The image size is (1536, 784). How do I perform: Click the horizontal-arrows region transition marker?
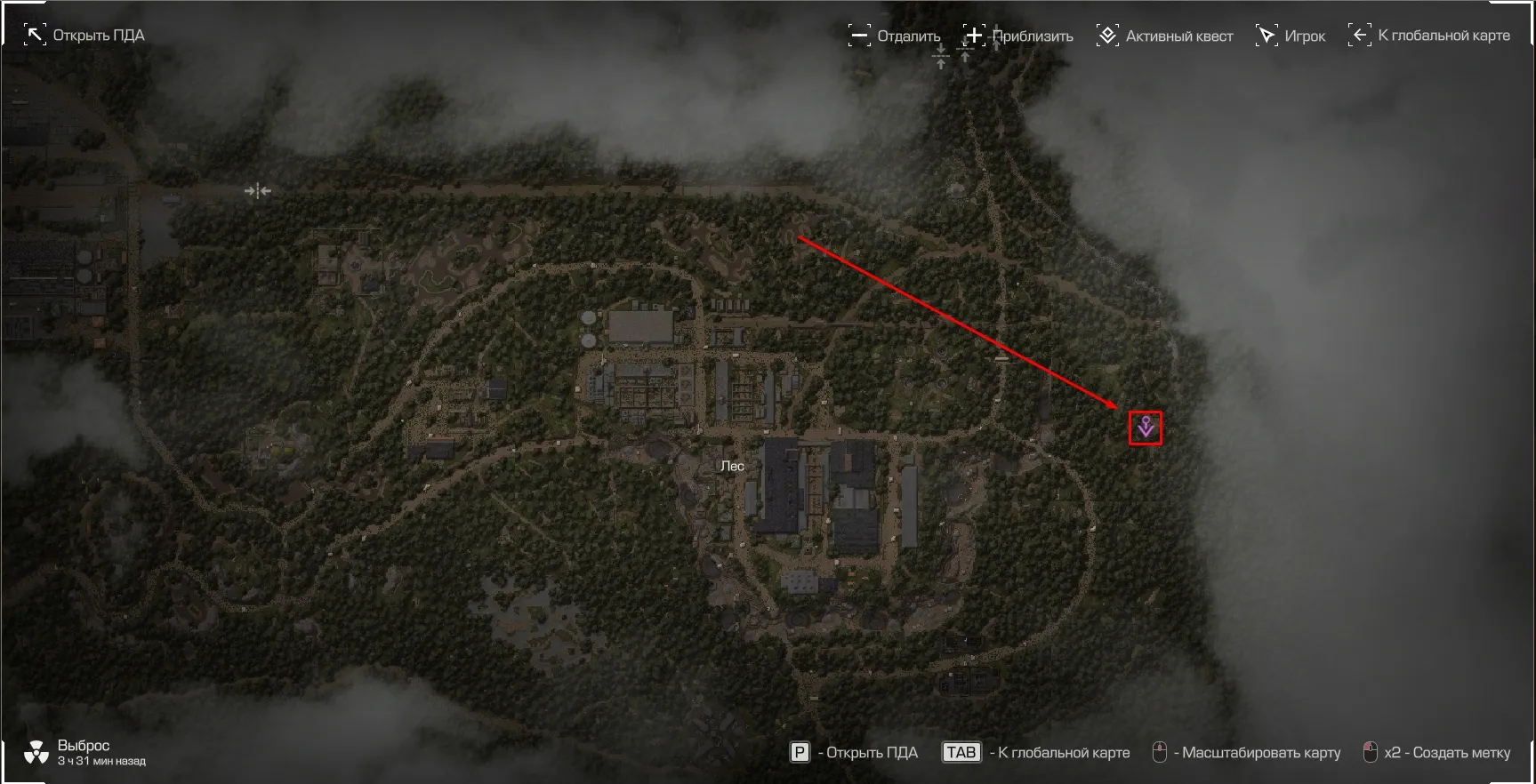(x=257, y=190)
